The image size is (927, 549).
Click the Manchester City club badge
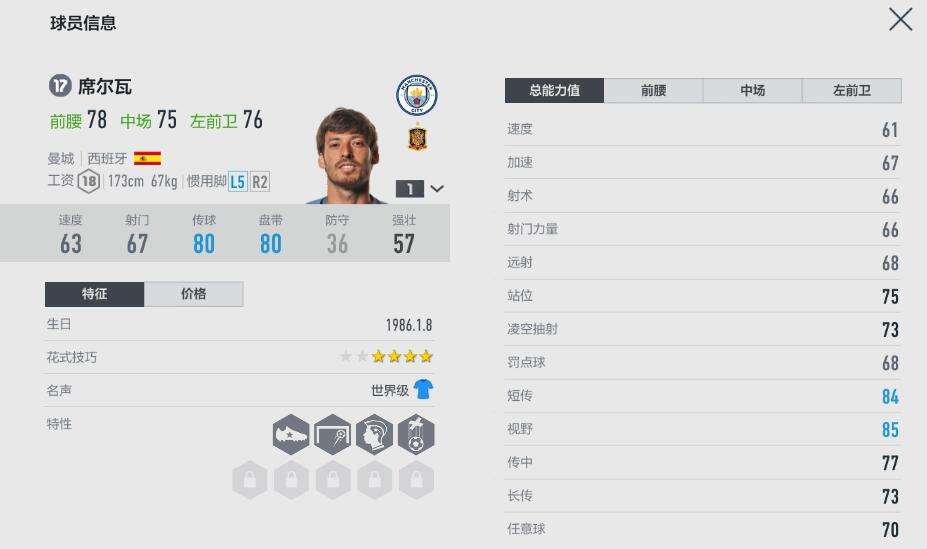click(416, 95)
